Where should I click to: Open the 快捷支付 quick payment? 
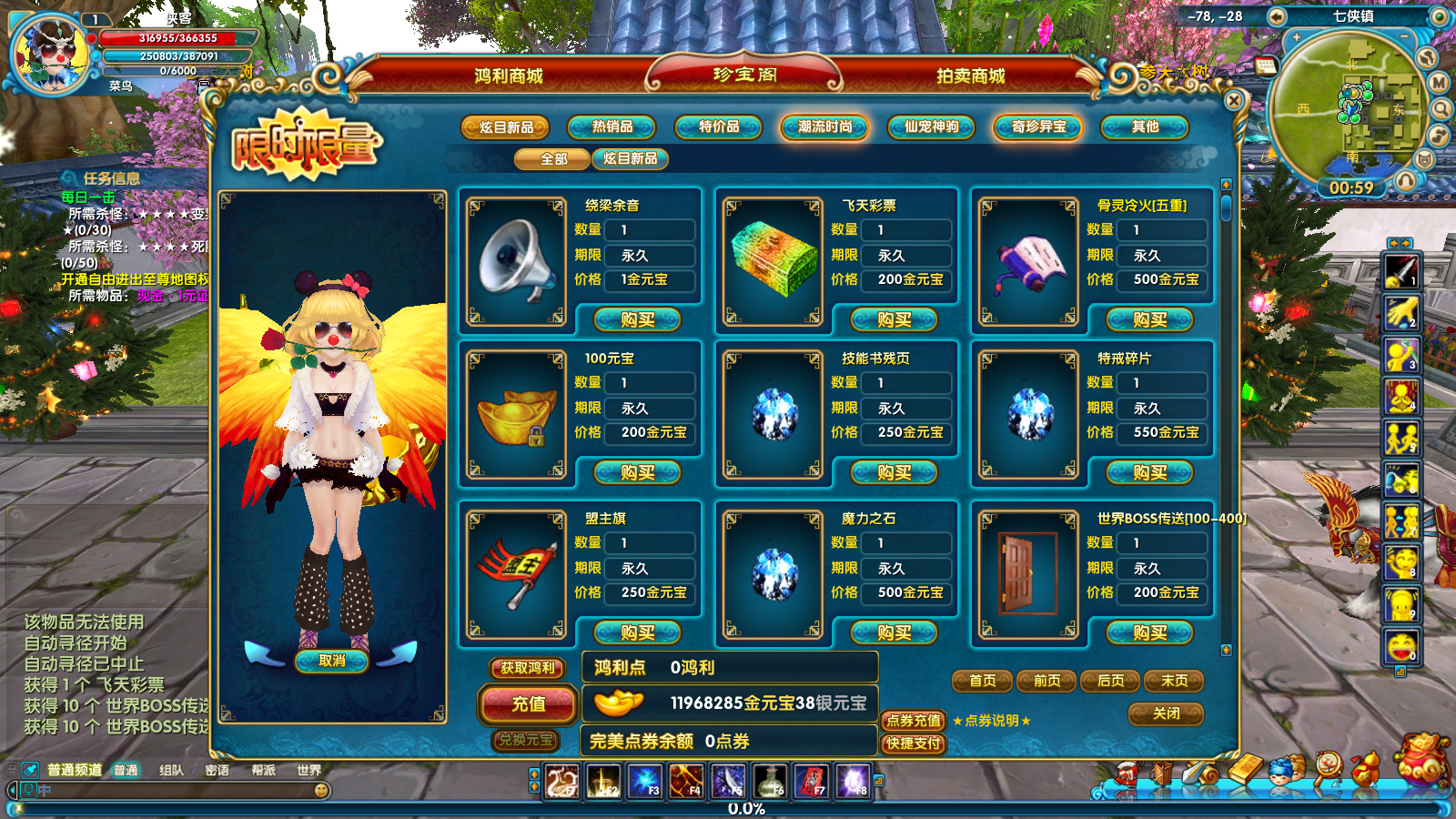[914, 743]
